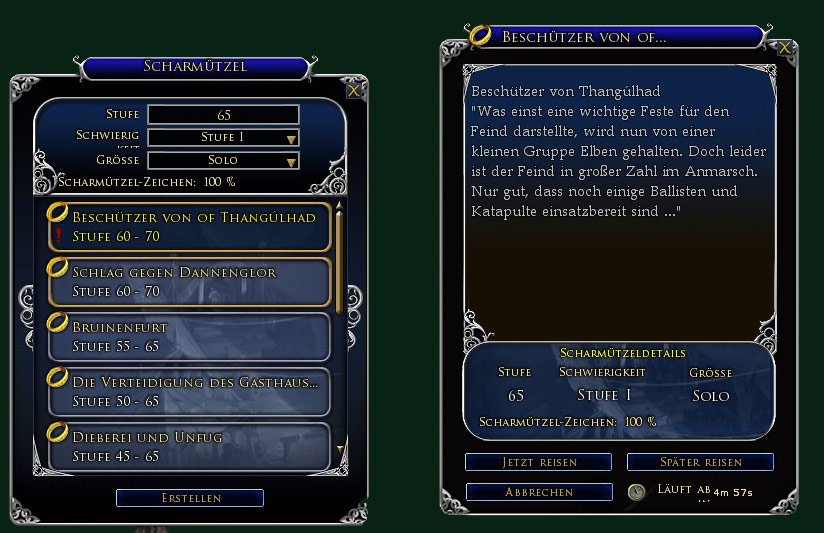
Task: Click the Abbrechen button
Action: click(x=538, y=492)
